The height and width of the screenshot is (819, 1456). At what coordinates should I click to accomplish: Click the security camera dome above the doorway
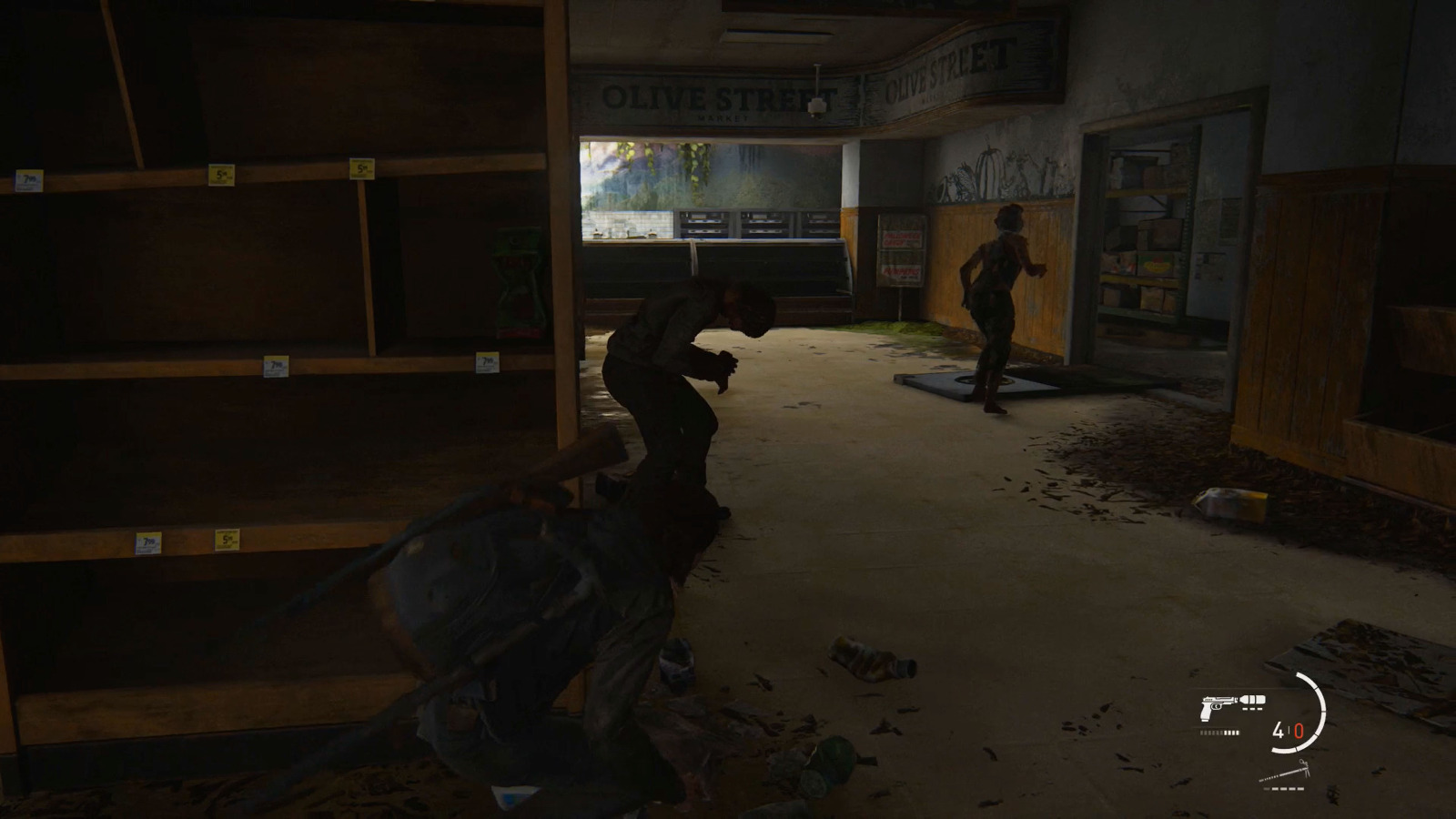point(816,109)
